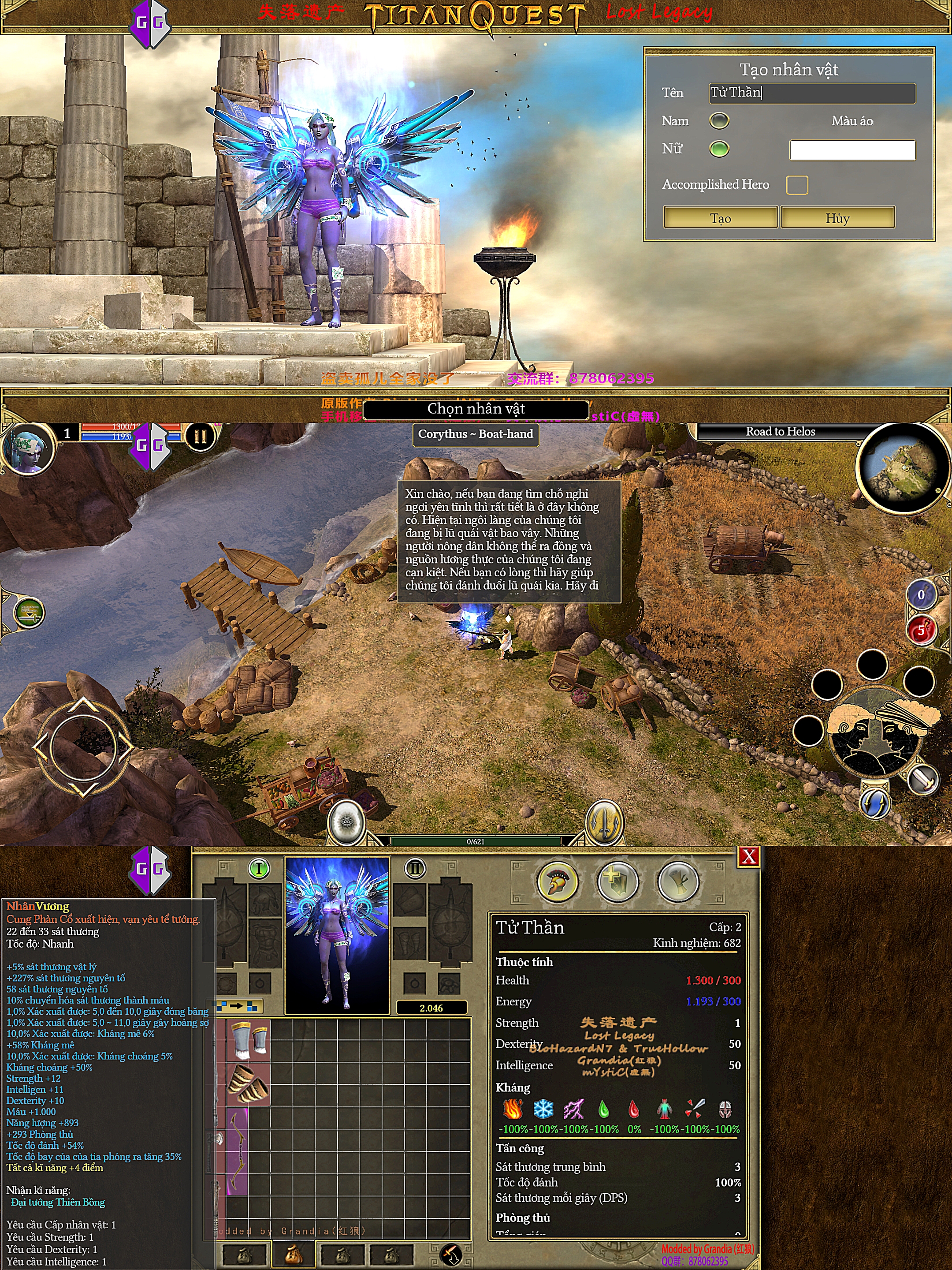Pause the game with the pause button

click(x=200, y=437)
